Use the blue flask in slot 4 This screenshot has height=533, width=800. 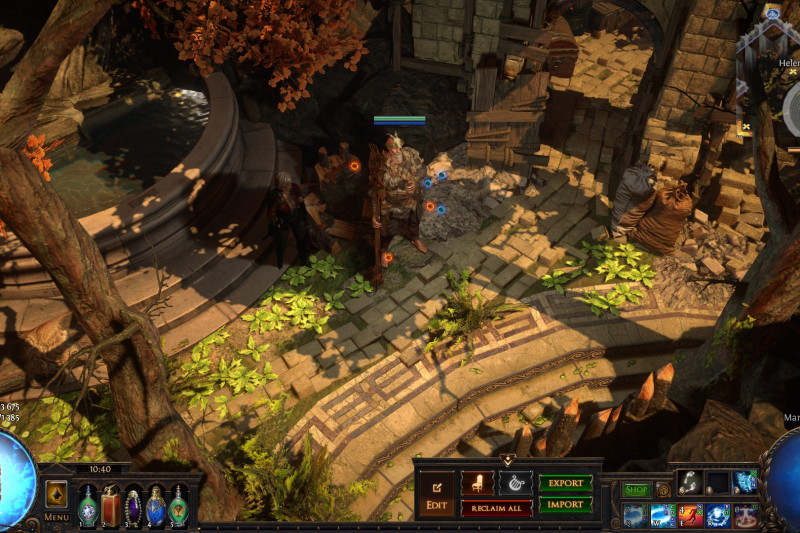pos(155,504)
